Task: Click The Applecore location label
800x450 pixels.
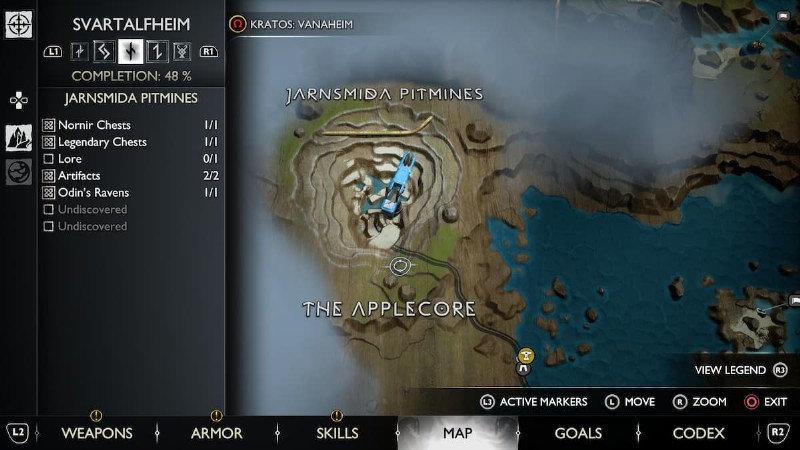Action: coord(389,309)
